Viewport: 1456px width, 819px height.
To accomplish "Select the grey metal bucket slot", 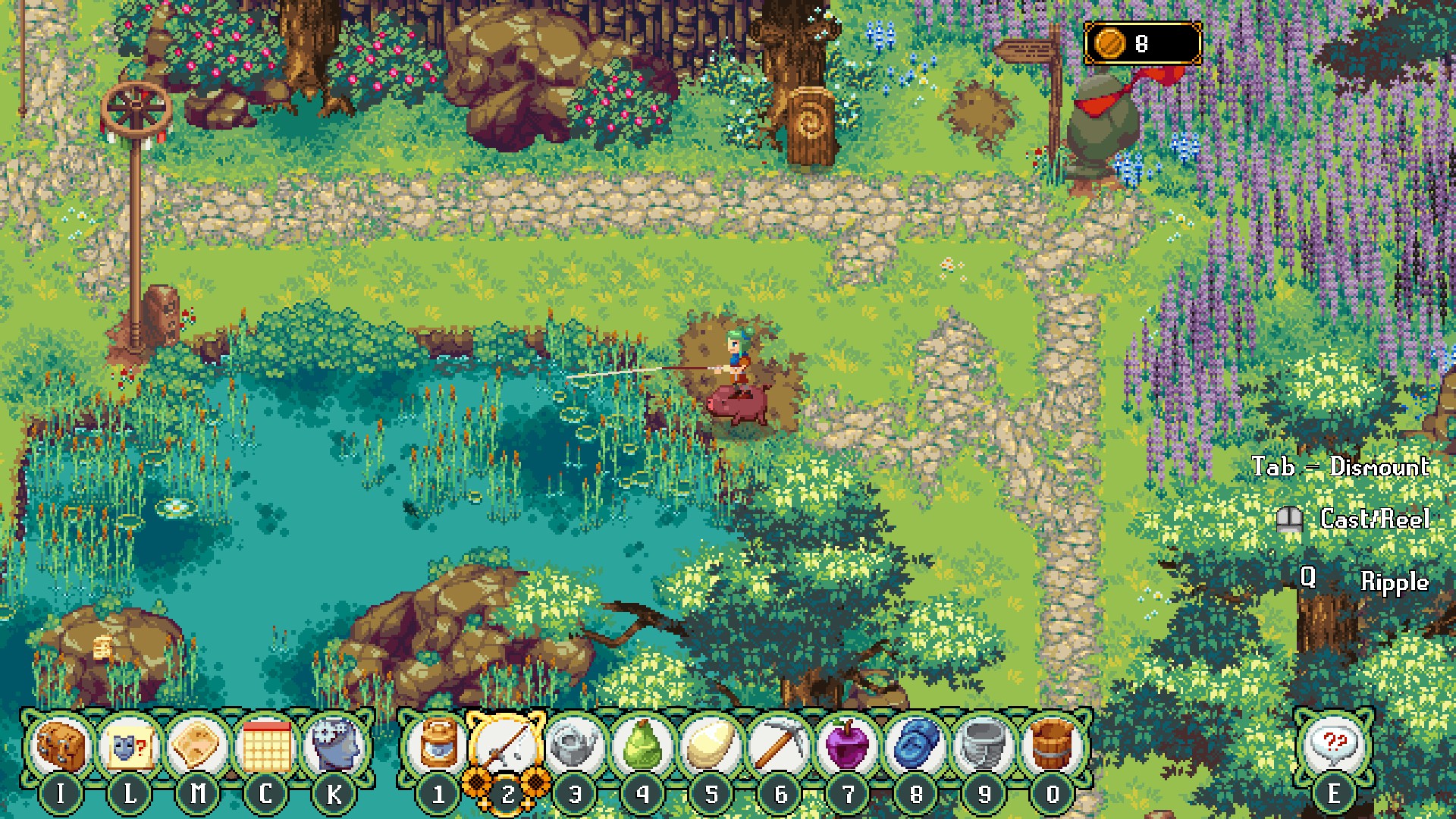I will pyautogui.click(x=984, y=747).
